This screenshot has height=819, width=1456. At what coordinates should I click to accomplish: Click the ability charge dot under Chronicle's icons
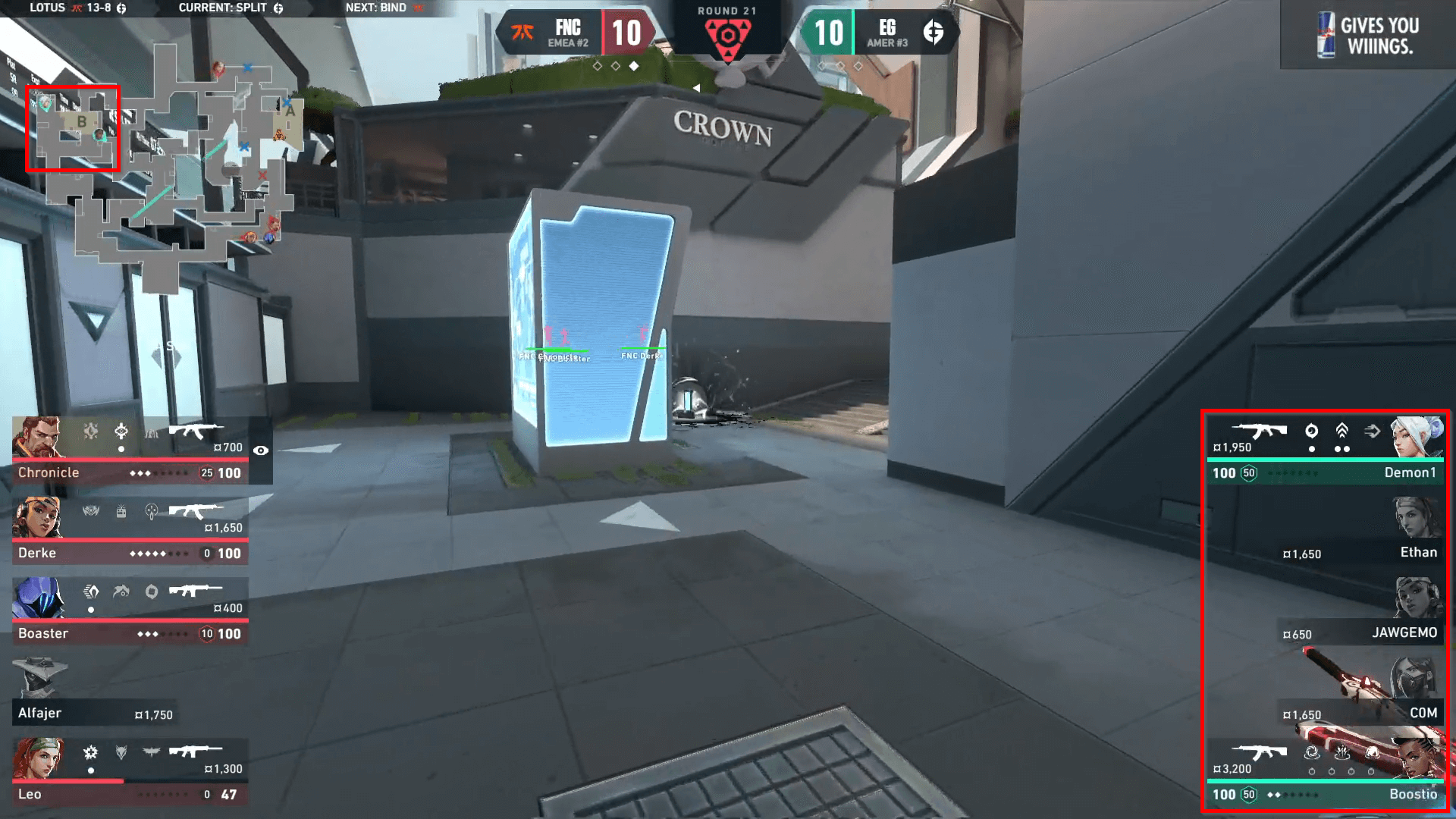[122, 449]
